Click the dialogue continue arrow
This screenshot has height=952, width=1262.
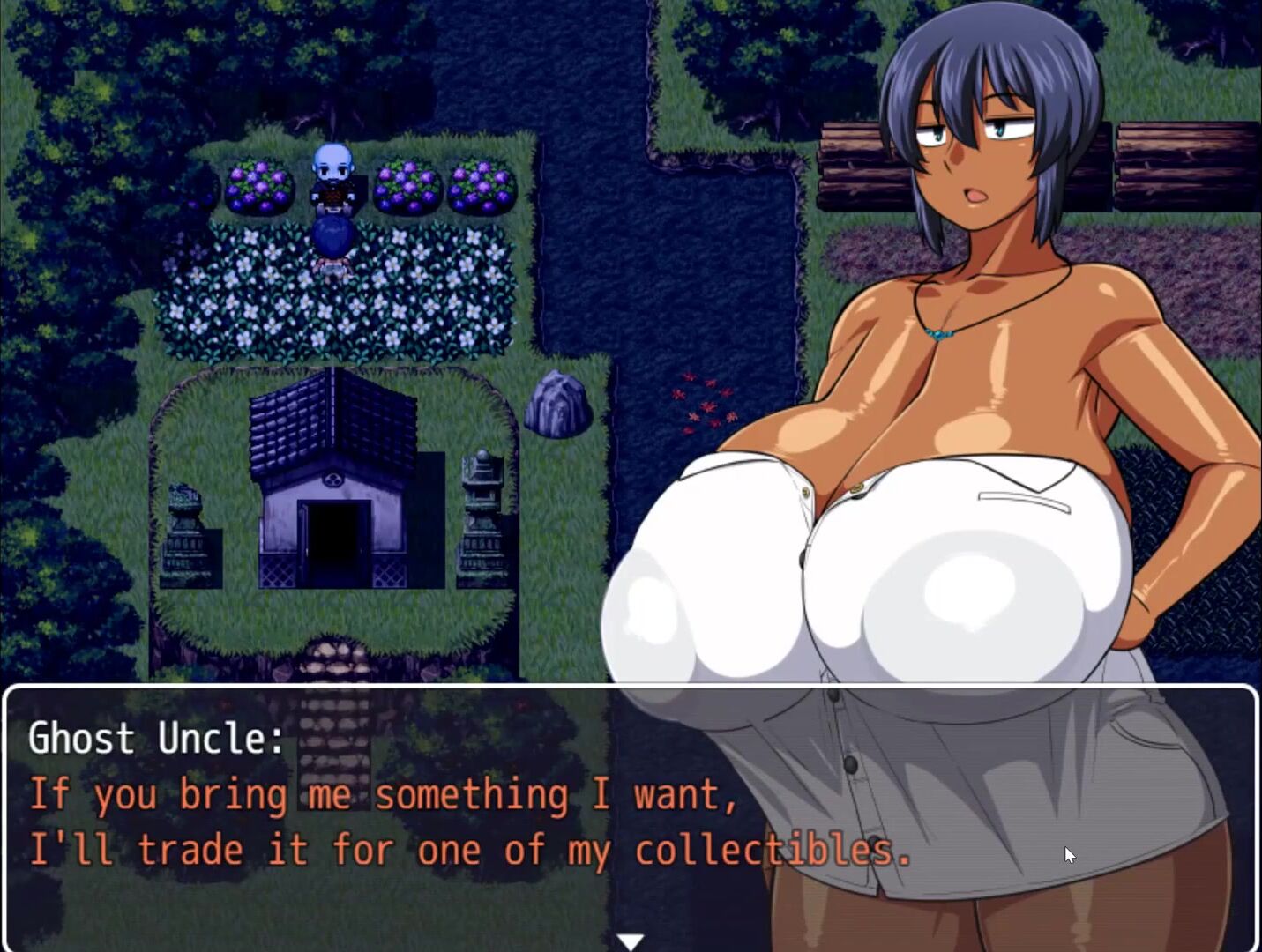(631, 941)
